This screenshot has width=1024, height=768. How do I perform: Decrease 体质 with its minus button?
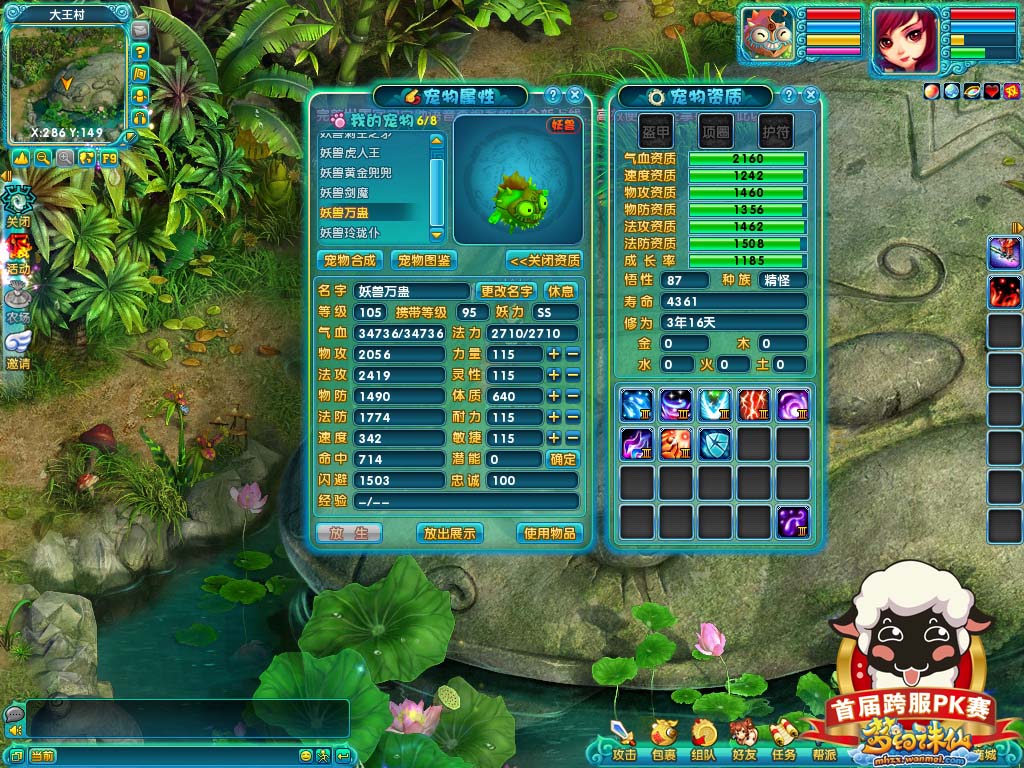572,396
